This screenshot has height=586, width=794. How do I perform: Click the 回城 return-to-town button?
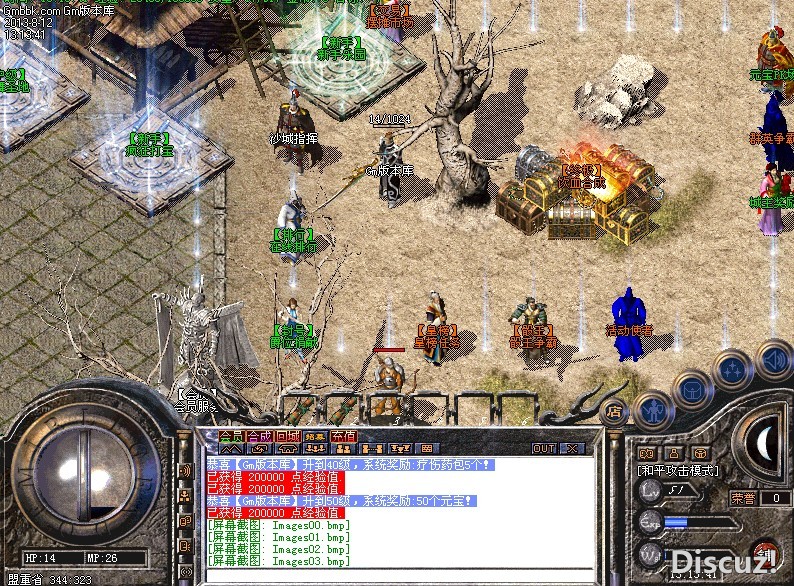287,437
